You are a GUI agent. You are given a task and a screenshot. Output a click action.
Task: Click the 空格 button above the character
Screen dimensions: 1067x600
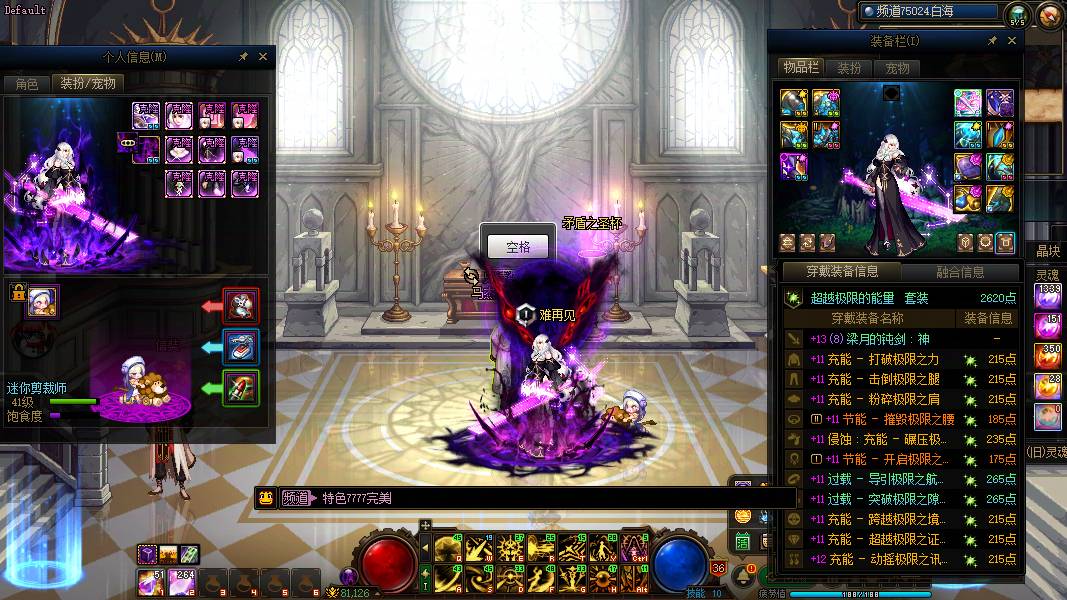pos(517,247)
